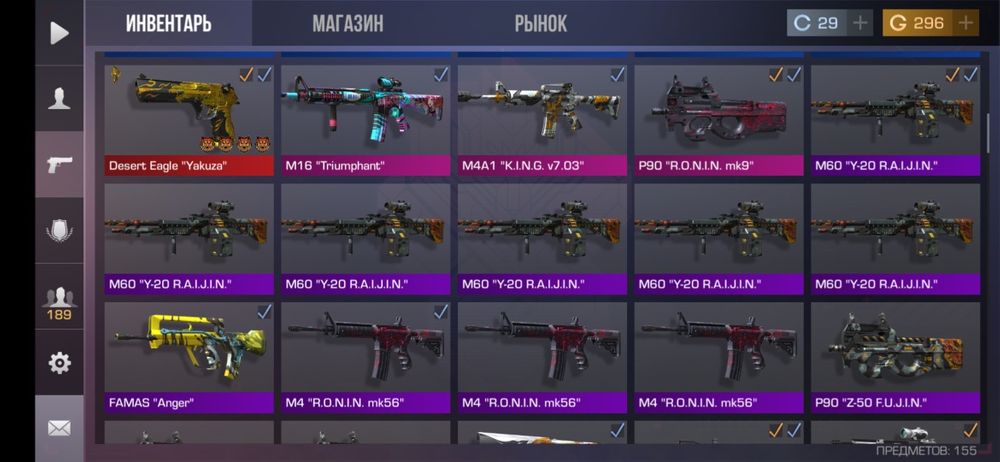The image size is (1000, 462).
Task: Select the P90 "Z-50 F.U.J.I.N." item
Action: point(895,357)
